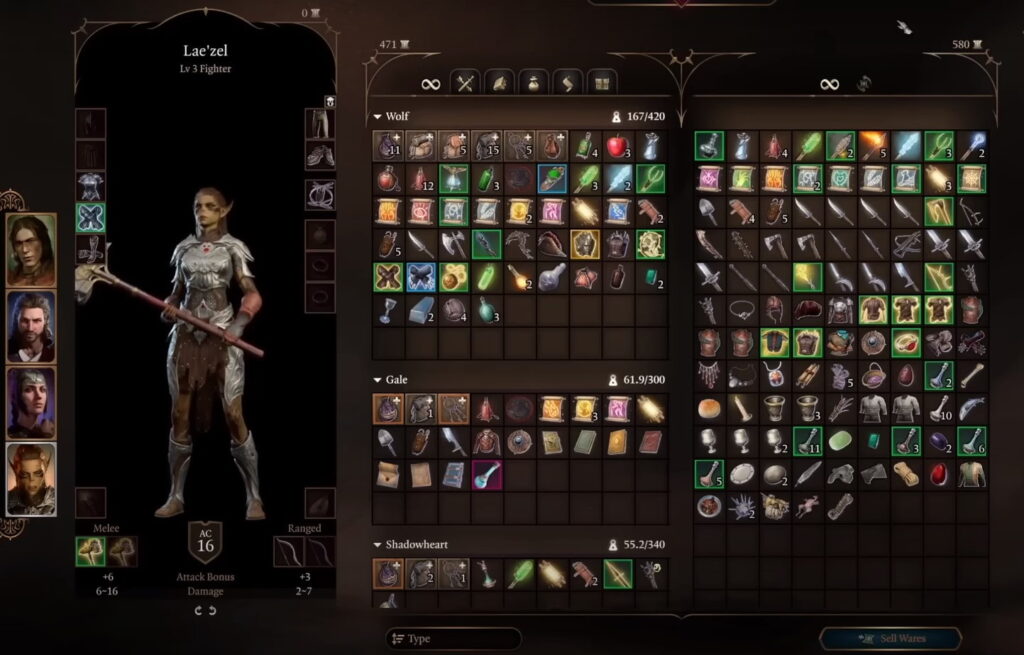Select Gale's portrait in the party list

31,326
